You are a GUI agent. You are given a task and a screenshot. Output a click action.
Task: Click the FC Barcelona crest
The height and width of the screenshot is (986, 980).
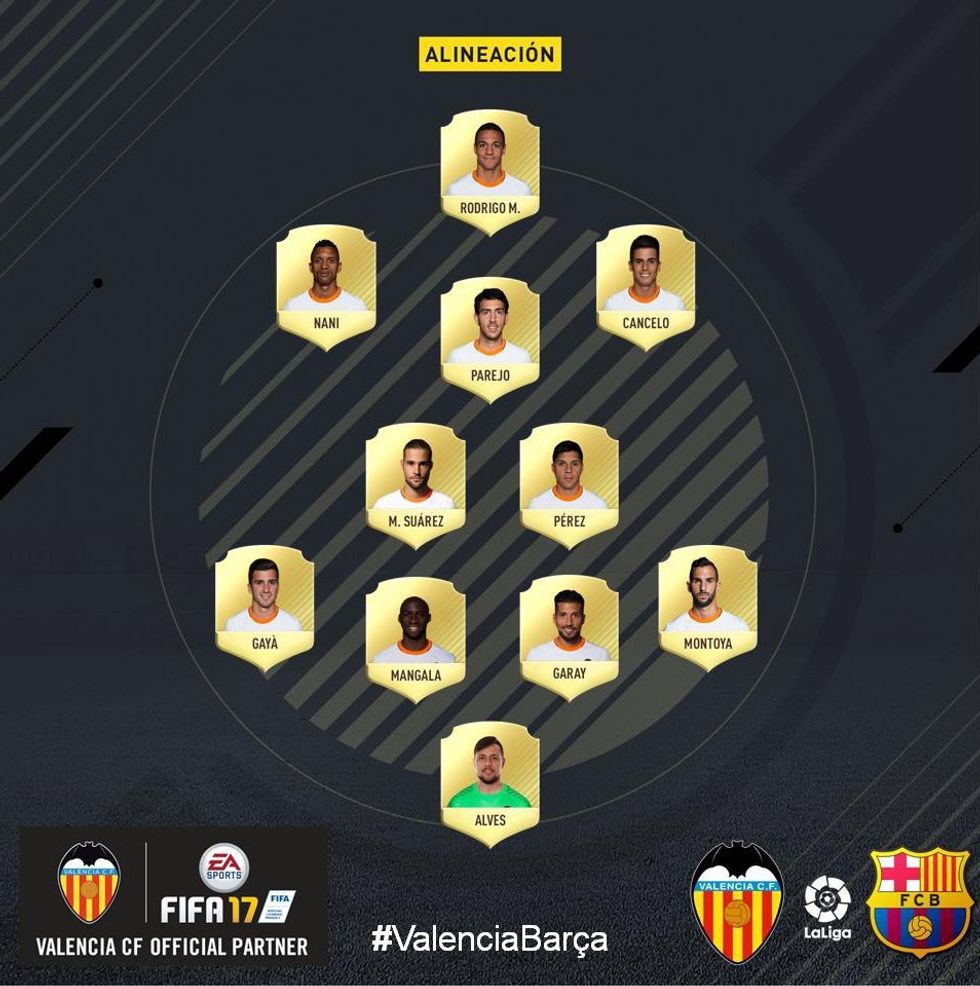point(919,901)
